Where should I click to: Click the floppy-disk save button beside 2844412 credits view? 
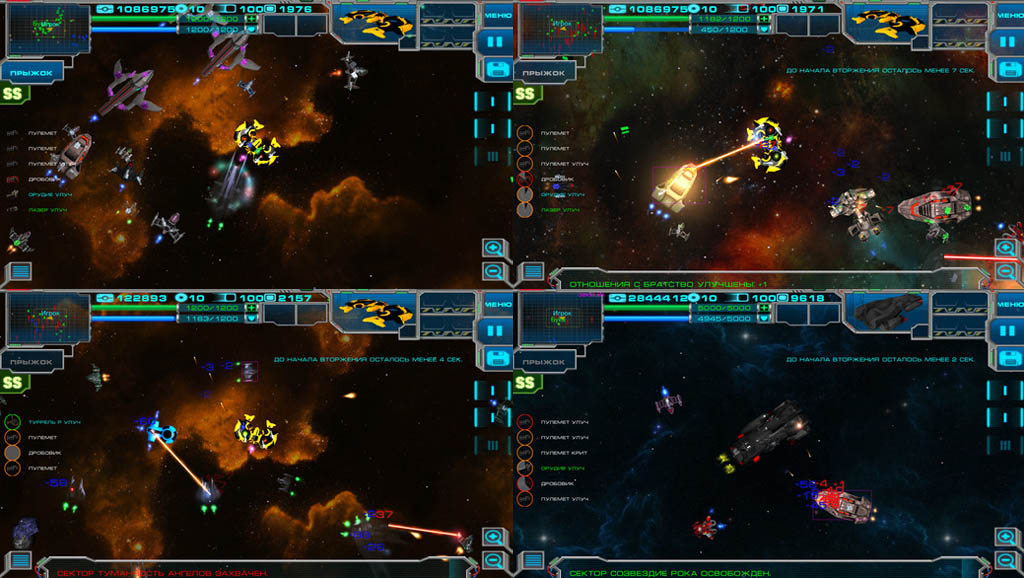1008,359
